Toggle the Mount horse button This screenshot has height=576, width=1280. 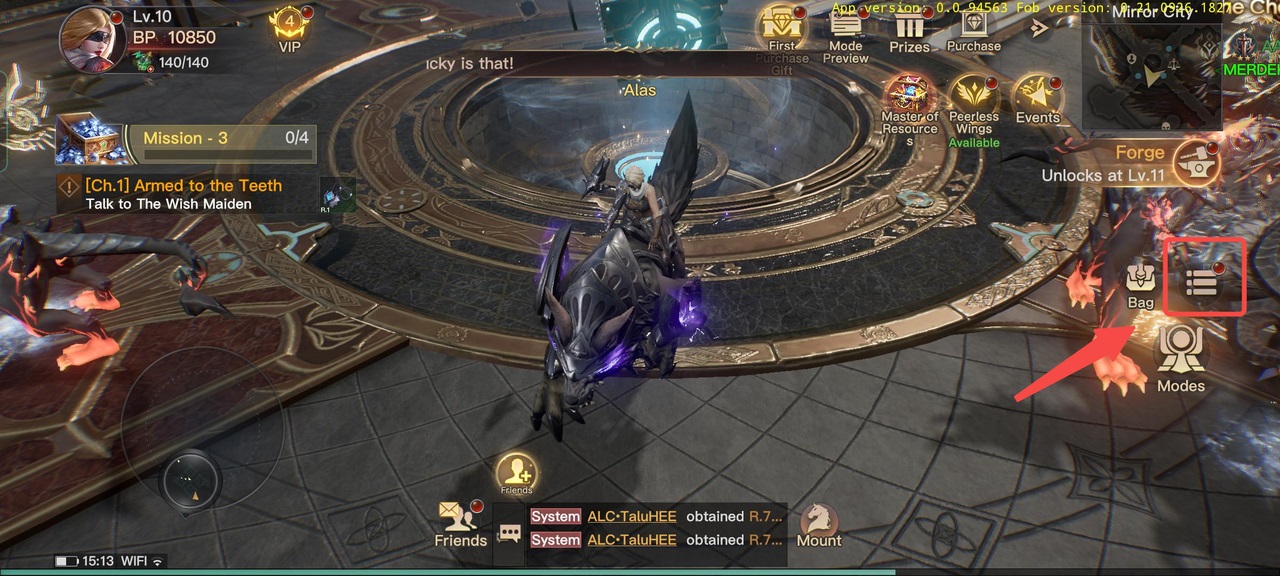819,523
